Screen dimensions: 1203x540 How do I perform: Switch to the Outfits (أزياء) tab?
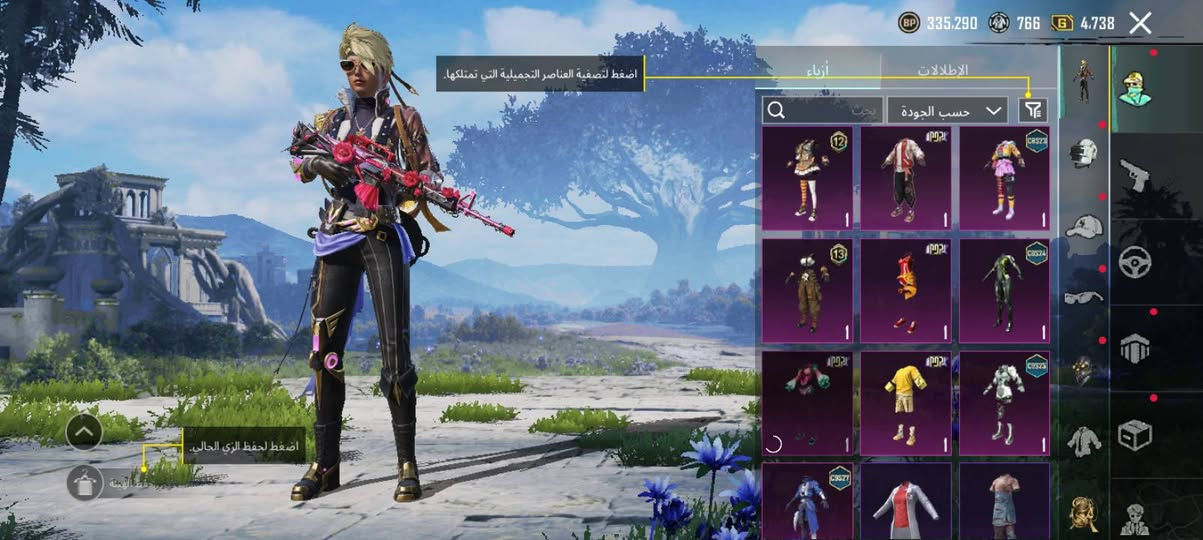coord(818,70)
